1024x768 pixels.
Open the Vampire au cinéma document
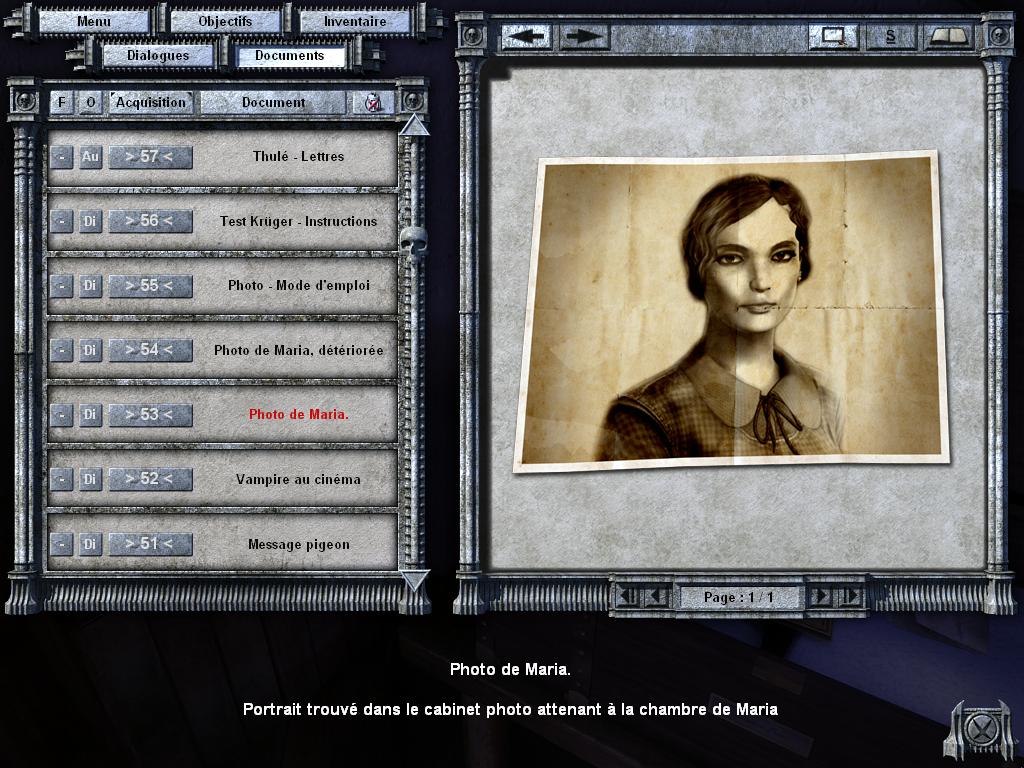[298, 479]
